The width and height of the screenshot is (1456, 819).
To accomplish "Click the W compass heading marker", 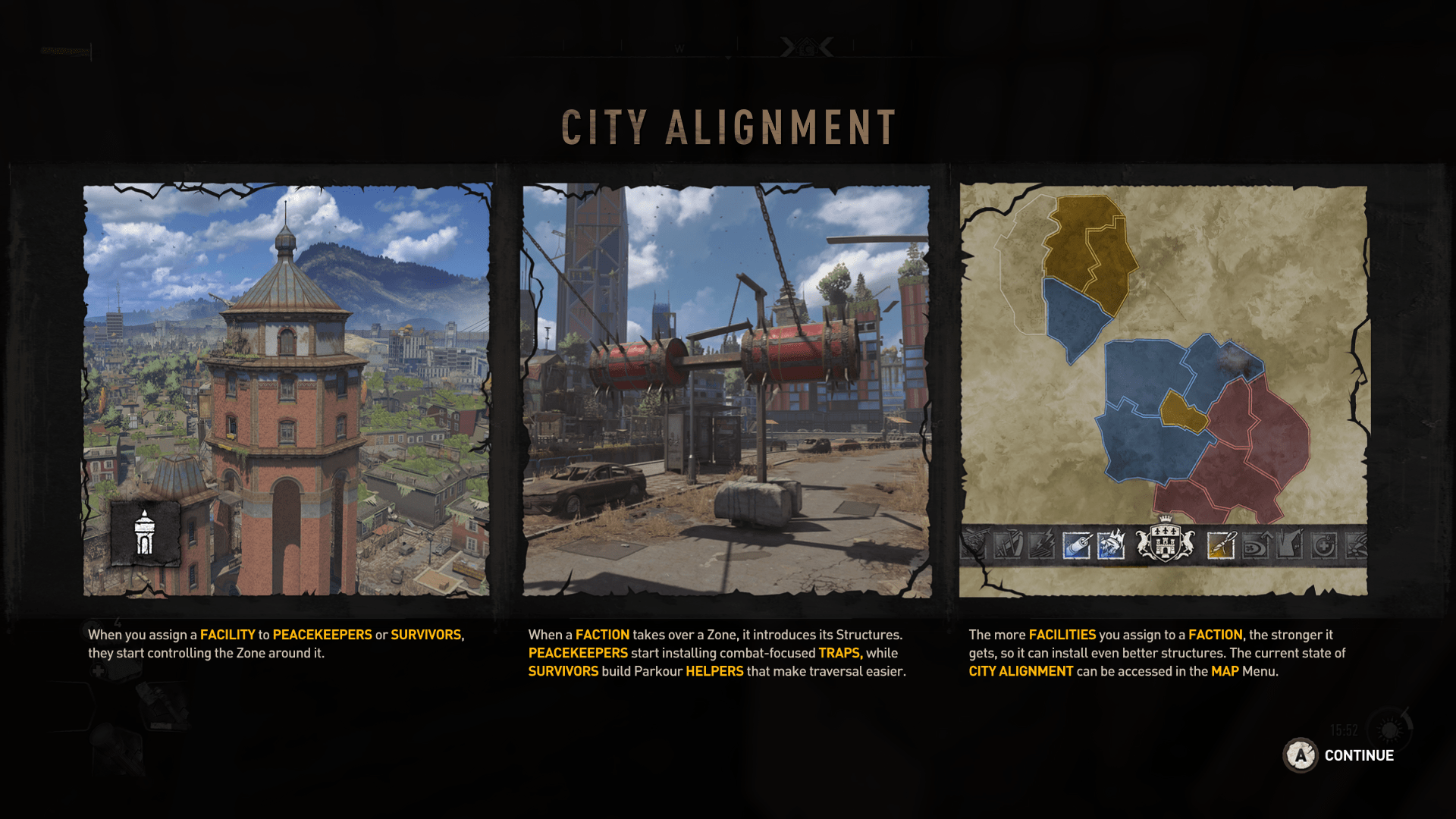I will tap(680, 48).
